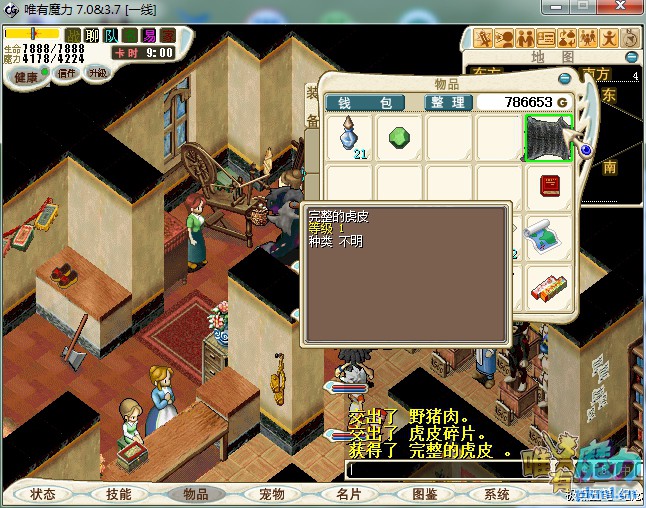Close the 物品 inventory window
Screen dimensions: 646x508
pyautogui.click(x=565, y=78)
